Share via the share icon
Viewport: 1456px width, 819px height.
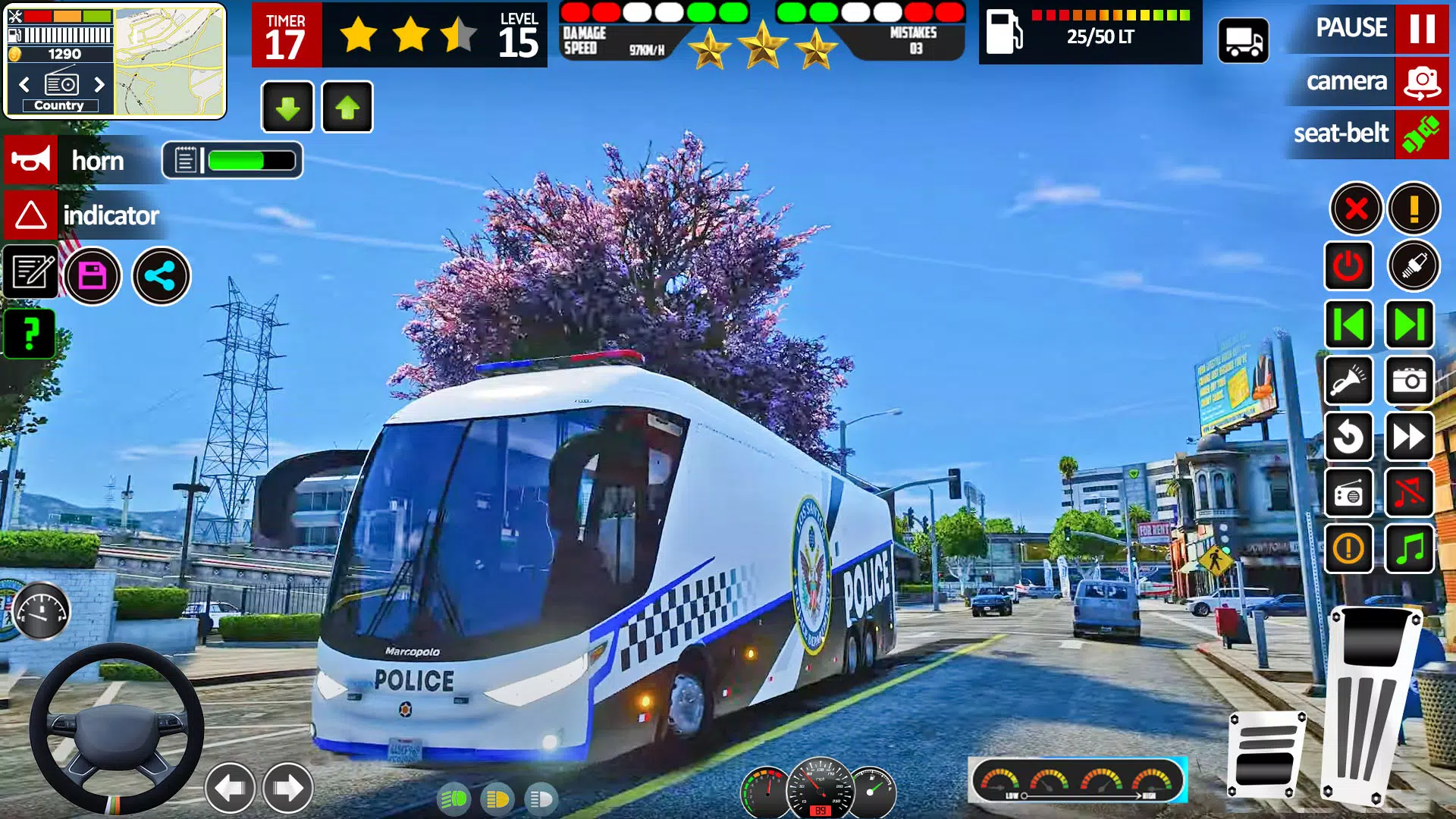tap(160, 277)
